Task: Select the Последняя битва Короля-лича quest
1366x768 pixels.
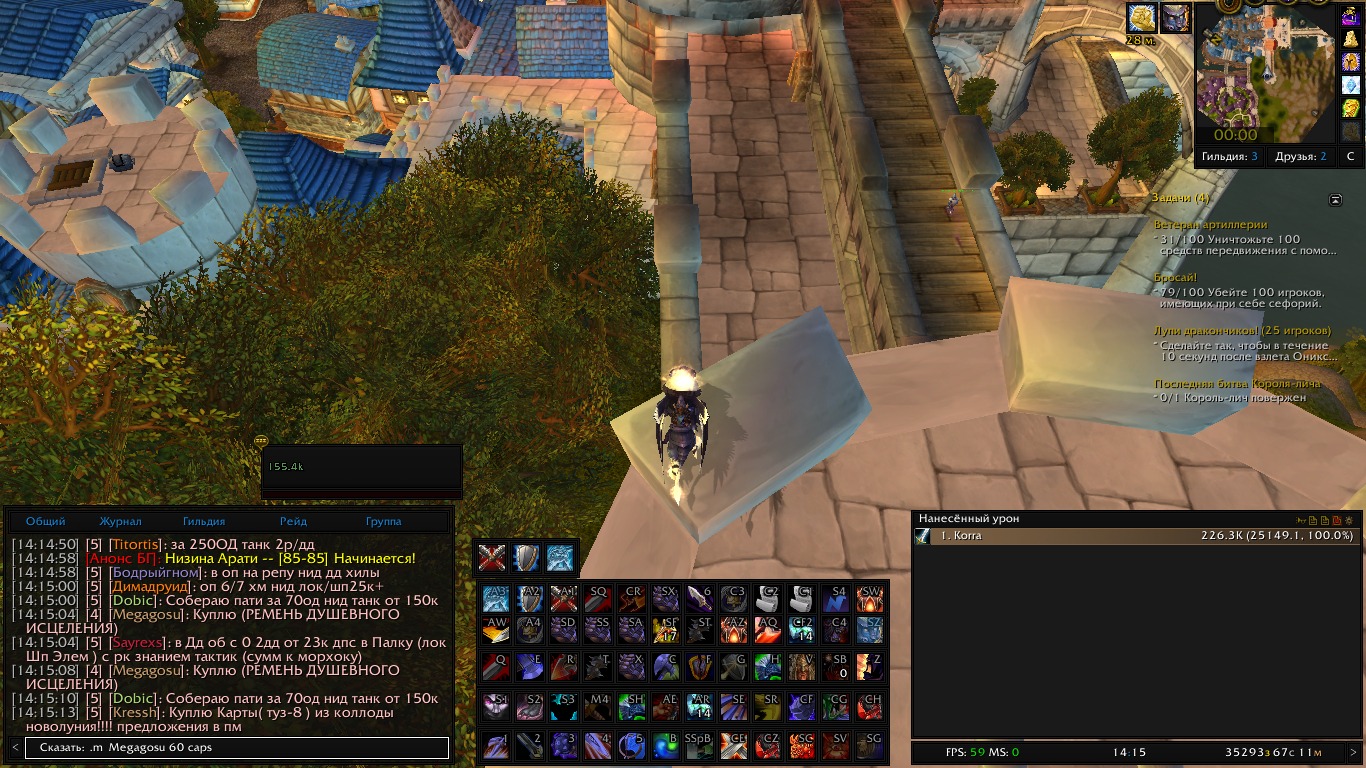Action: coord(1237,383)
